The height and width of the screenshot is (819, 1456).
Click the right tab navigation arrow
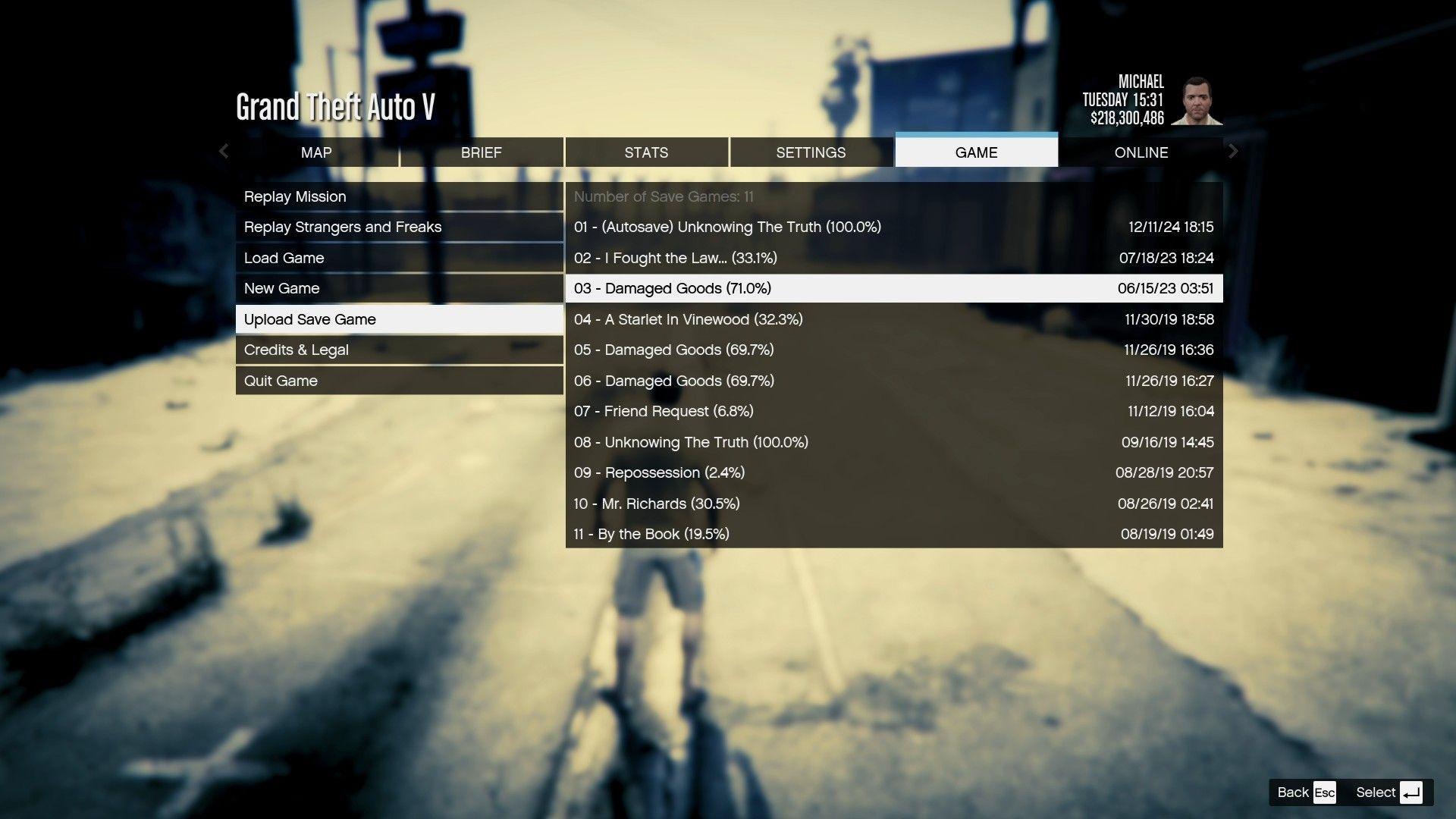pyautogui.click(x=1233, y=152)
